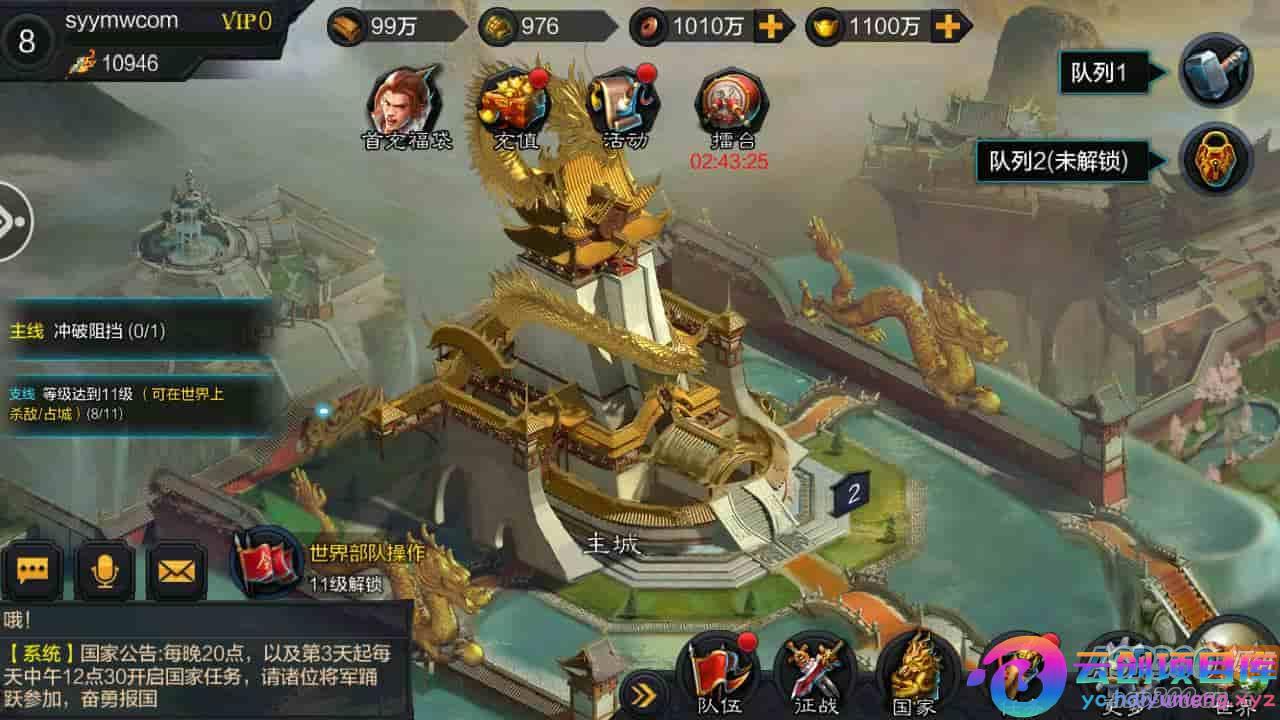
Task: Activate the microphone voice button
Action: tap(105, 570)
